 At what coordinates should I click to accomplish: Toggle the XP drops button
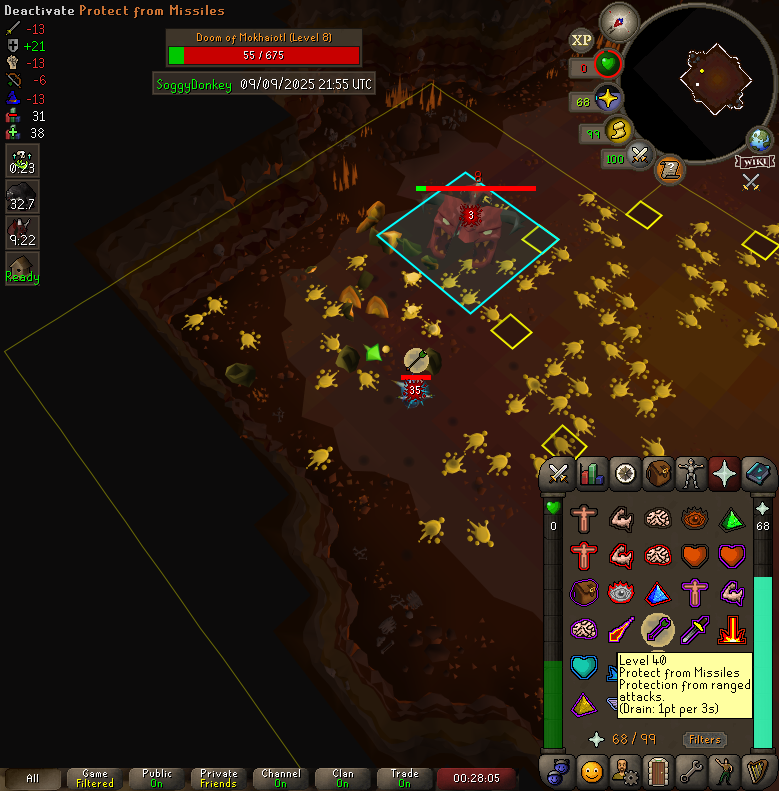pyautogui.click(x=581, y=41)
